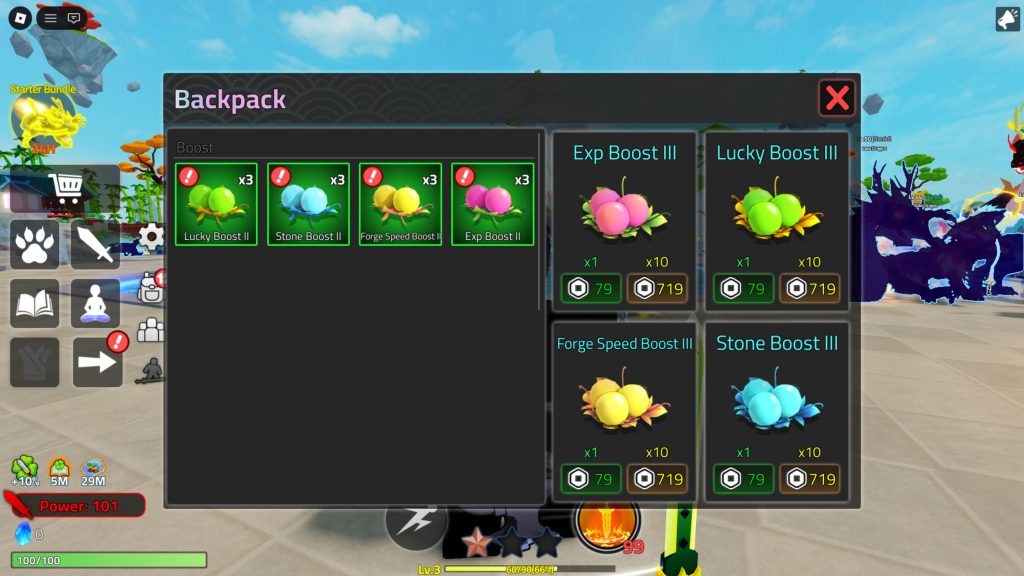
Task: Buy one Stone Boost III for 79
Action: (x=743, y=479)
